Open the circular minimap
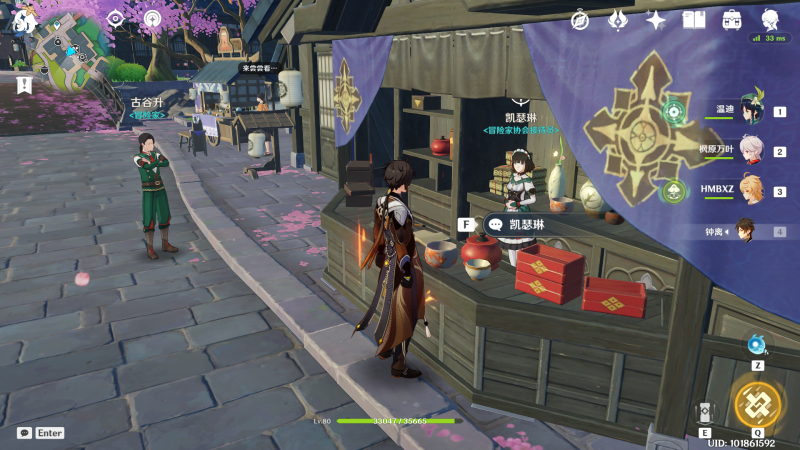 70,52
